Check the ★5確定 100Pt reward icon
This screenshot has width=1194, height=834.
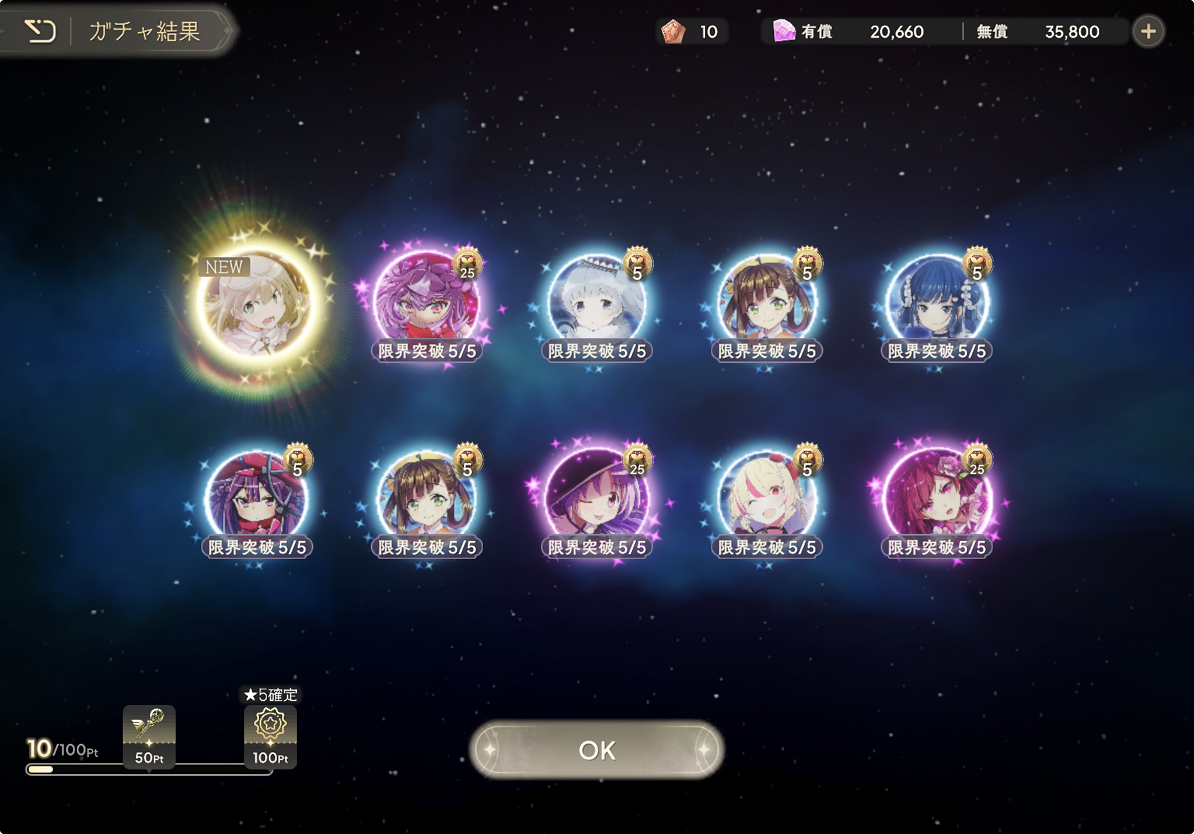pos(270,736)
